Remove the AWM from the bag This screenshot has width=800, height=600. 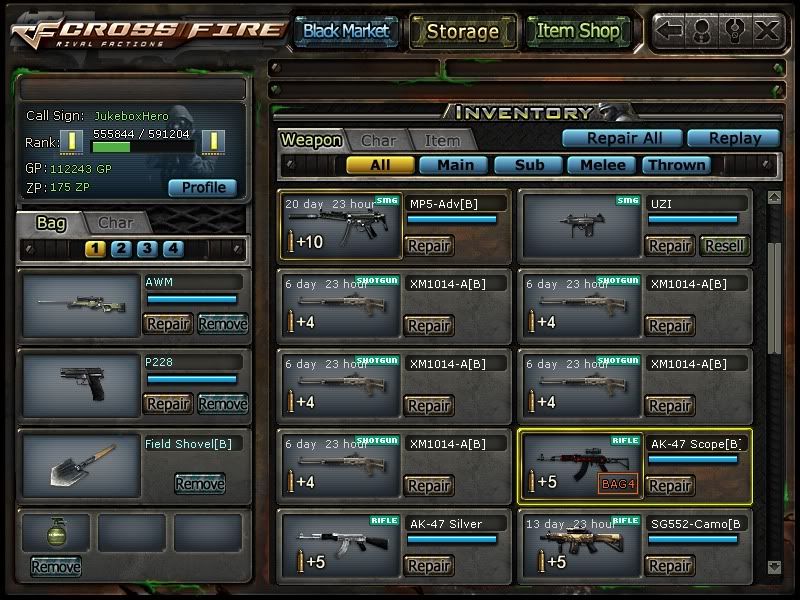222,324
